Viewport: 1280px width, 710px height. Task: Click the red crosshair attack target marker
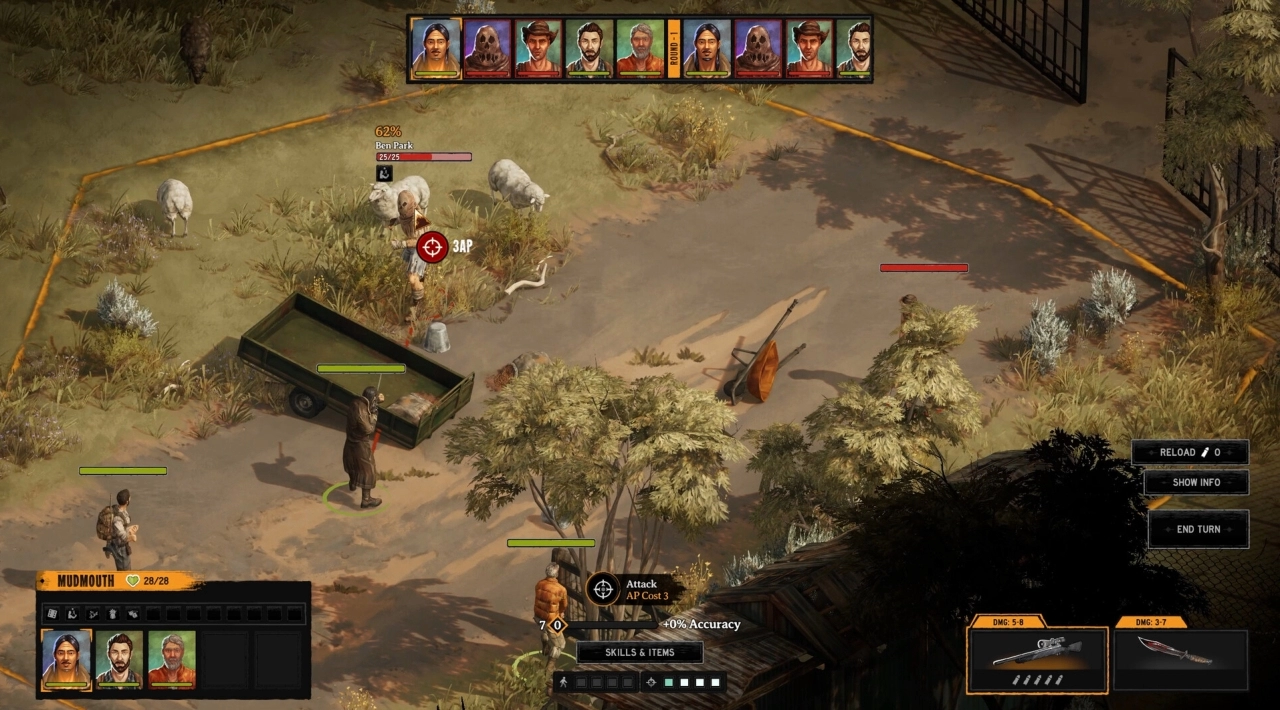(x=433, y=246)
